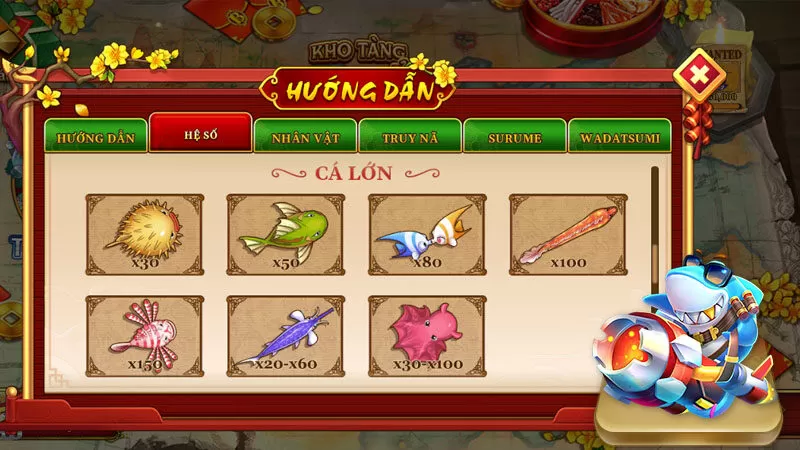
Task: Select the pufferfish x30 tile
Action: click(x=145, y=233)
